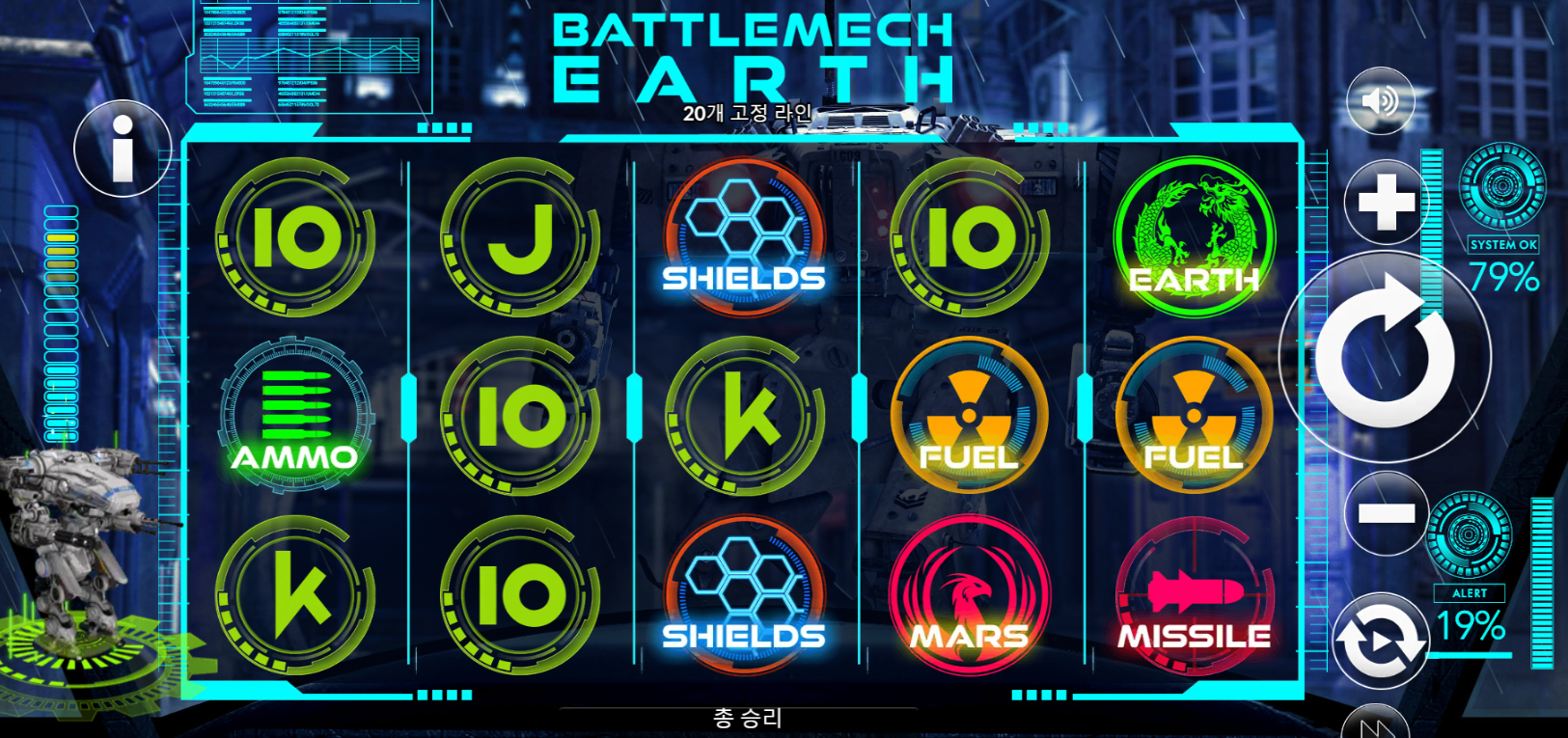This screenshot has width=1568, height=738.
Task: Spin the reels with the circular arrow
Action: point(1385,356)
